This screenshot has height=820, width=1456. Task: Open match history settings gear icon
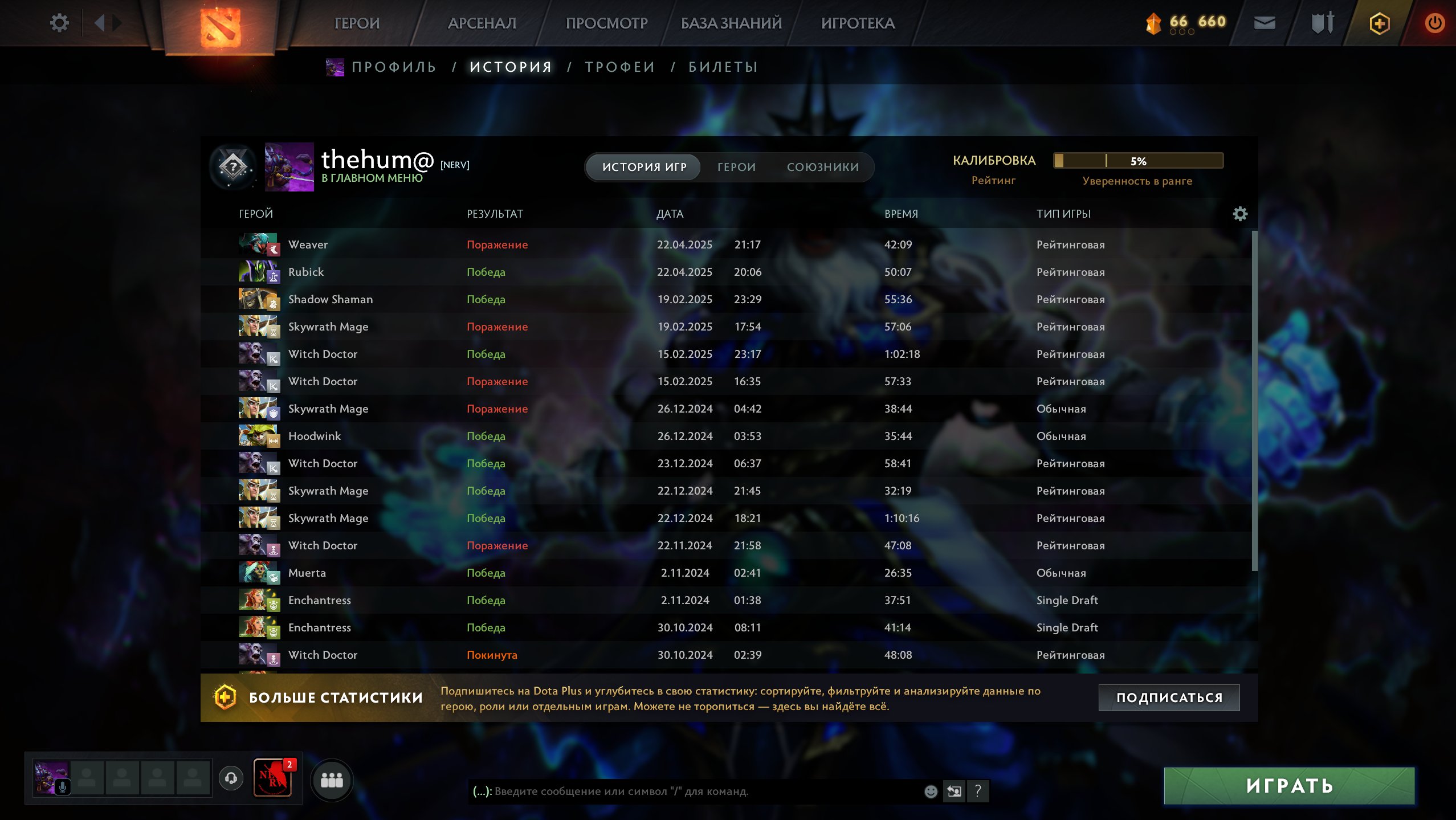point(1241,214)
